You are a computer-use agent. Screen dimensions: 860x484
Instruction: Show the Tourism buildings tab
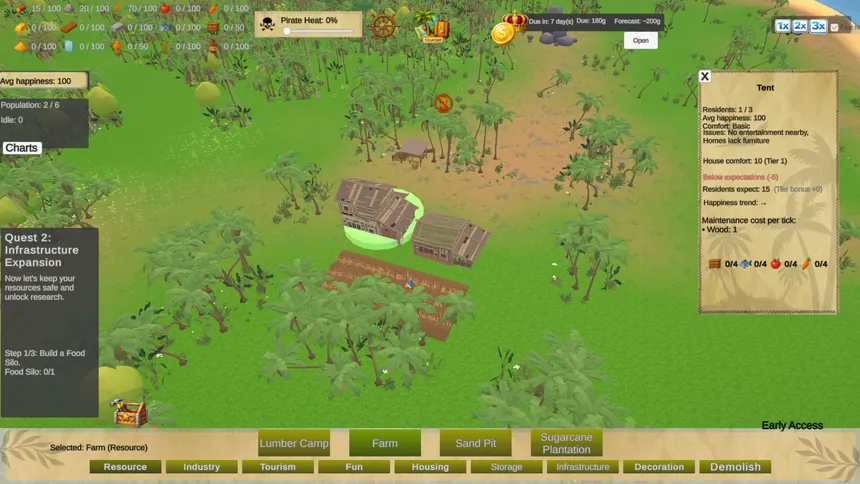(x=277, y=467)
